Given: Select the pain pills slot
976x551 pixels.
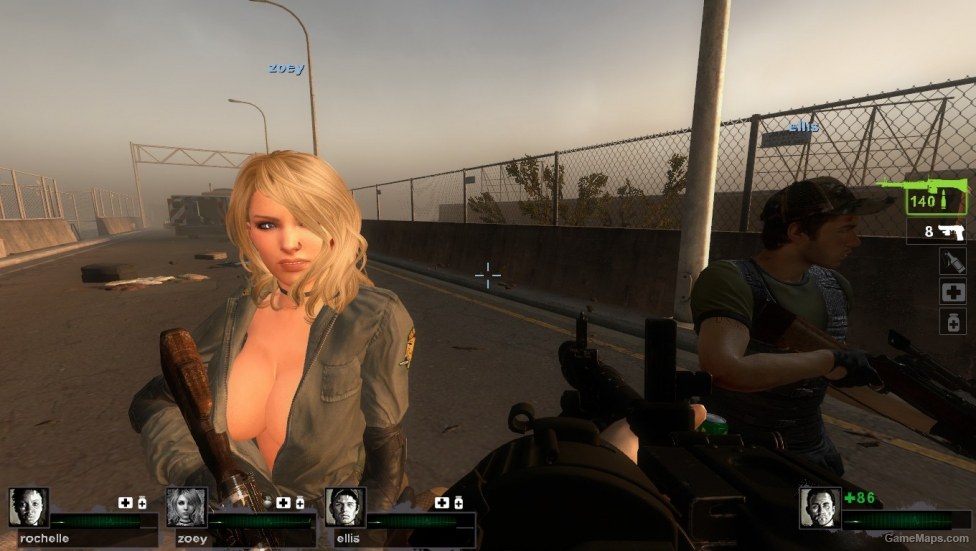Looking at the screenshot, I should pyautogui.click(x=952, y=321).
